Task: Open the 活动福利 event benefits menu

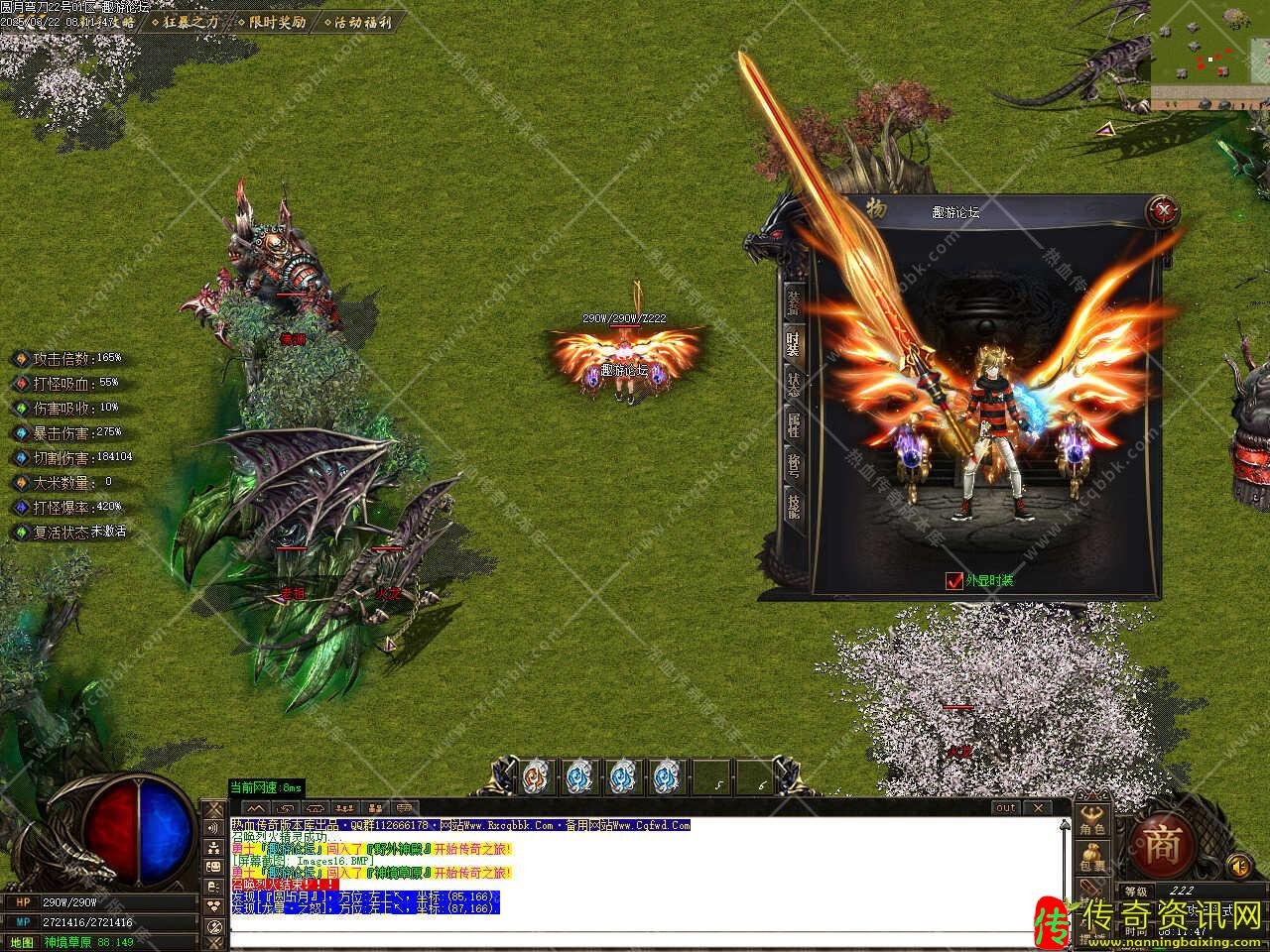Action: coord(361,22)
